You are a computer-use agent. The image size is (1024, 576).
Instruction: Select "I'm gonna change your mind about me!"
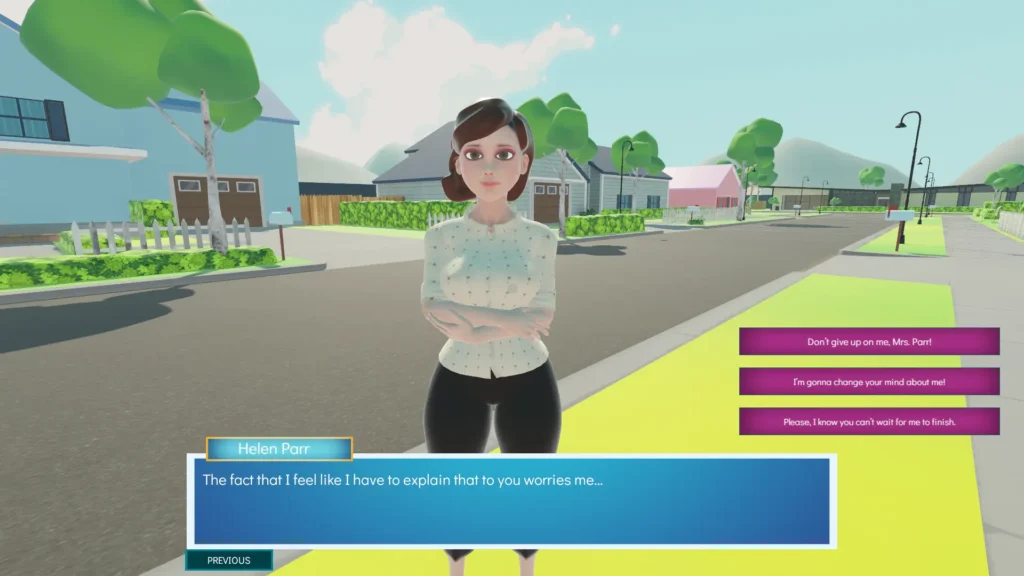point(869,382)
